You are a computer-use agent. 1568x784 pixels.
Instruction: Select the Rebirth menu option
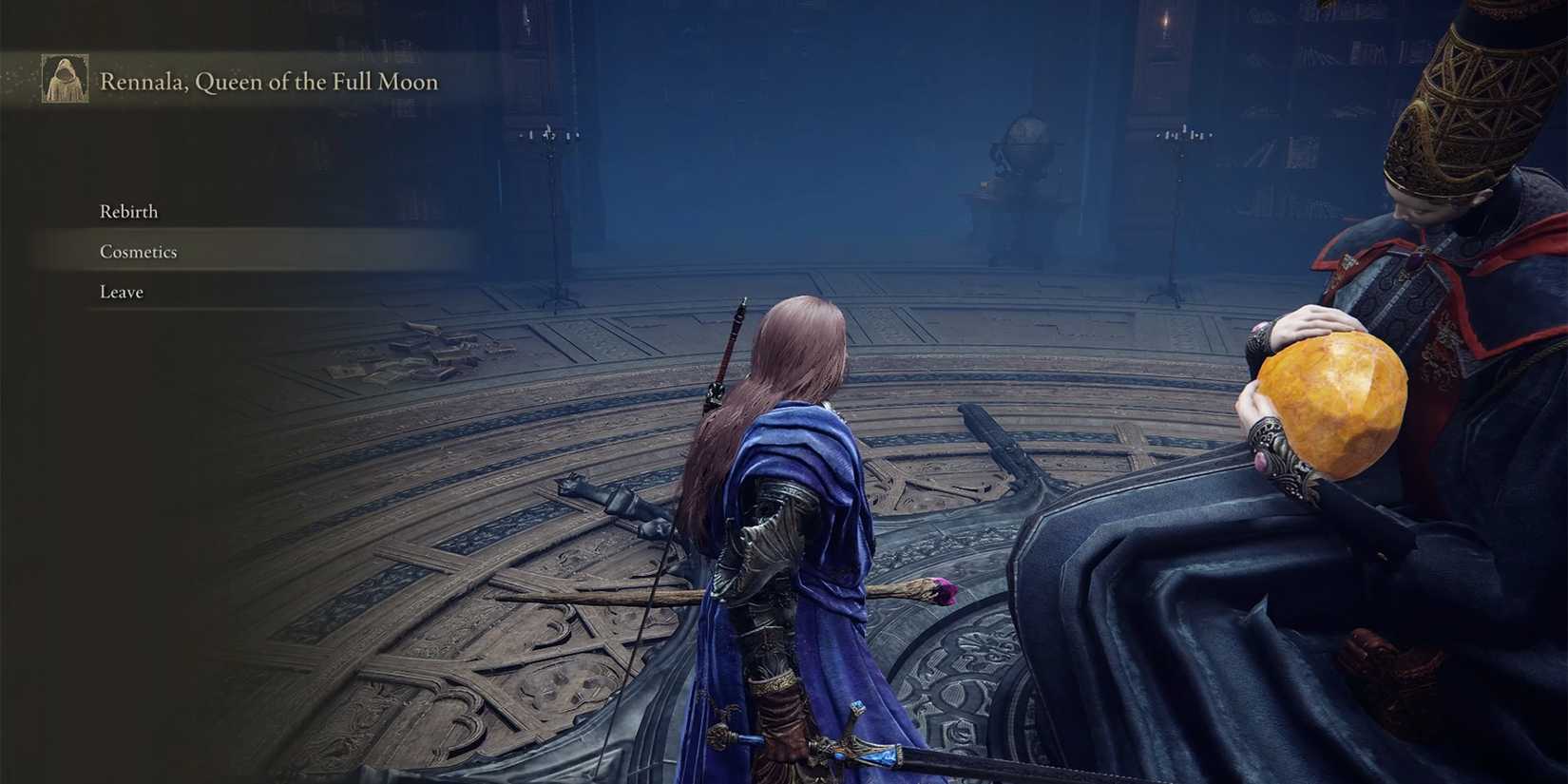tap(128, 211)
